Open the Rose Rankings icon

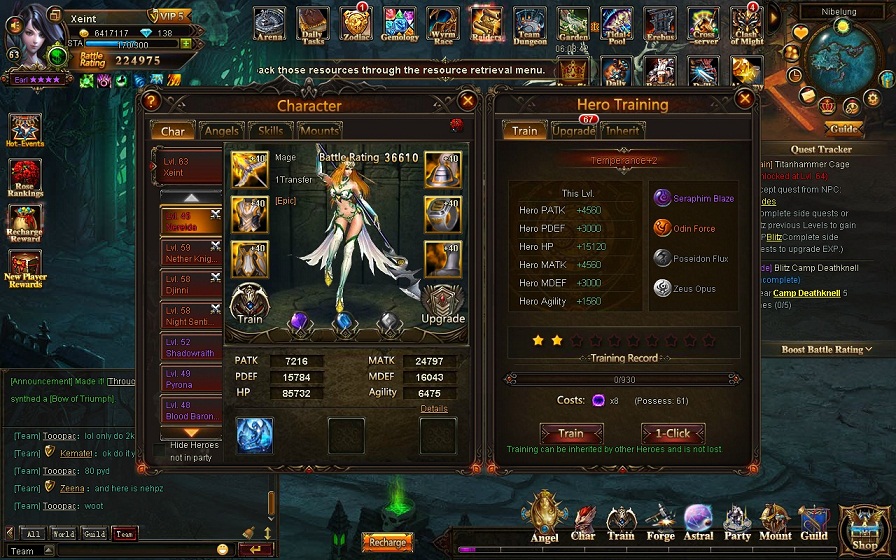tap(25, 176)
